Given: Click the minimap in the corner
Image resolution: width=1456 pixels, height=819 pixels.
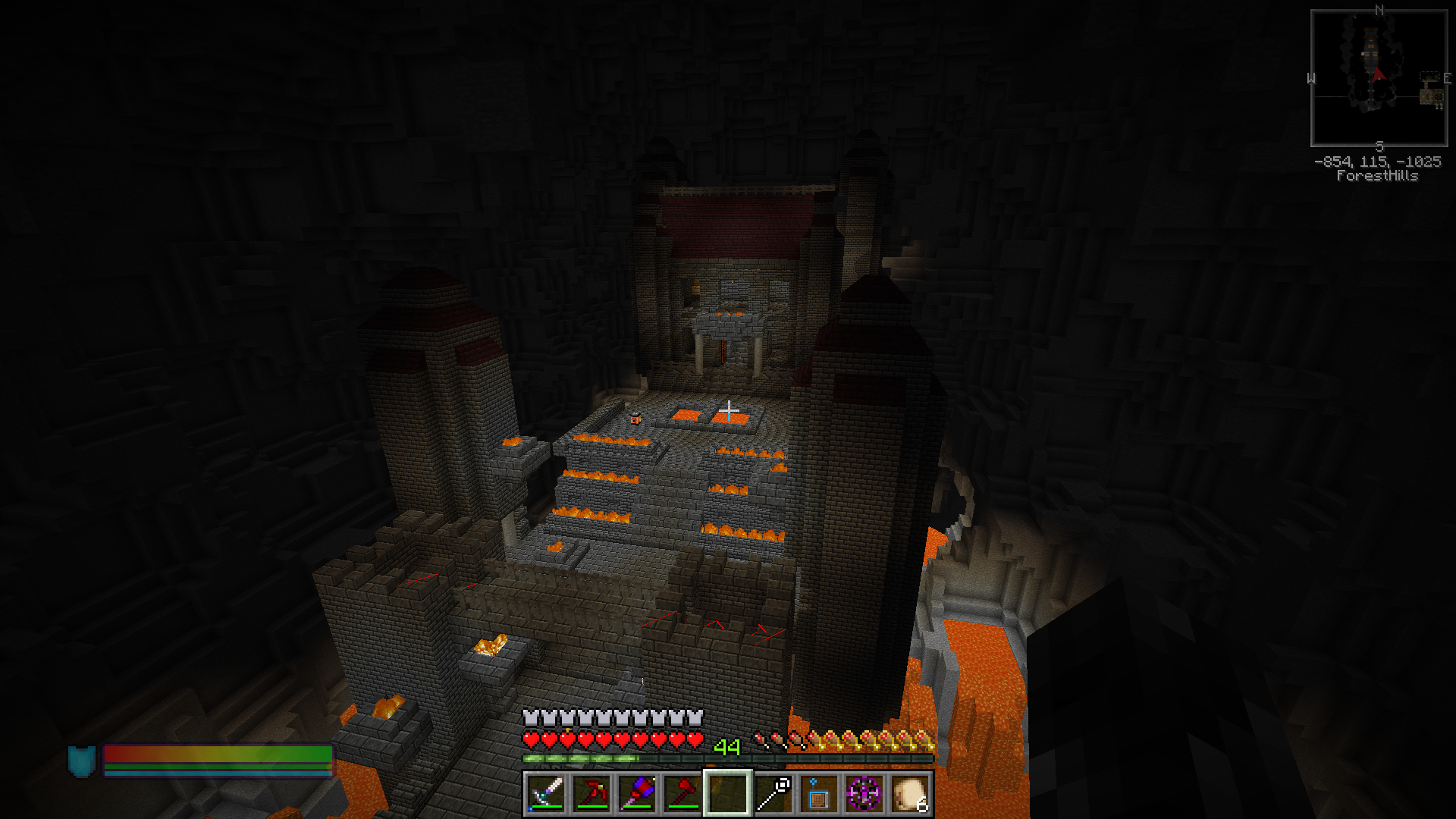Looking at the screenshot, I should coord(1379,78).
